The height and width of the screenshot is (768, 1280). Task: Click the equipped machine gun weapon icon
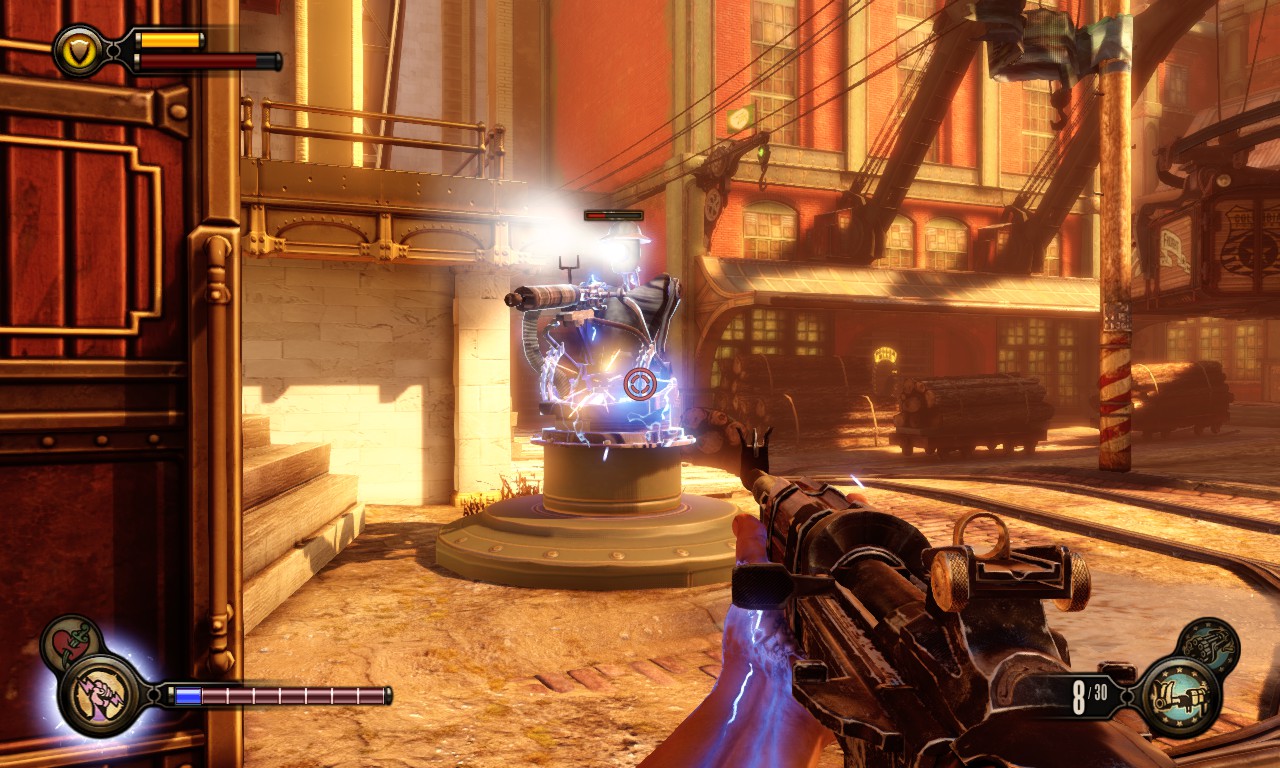click(1179, 696)
